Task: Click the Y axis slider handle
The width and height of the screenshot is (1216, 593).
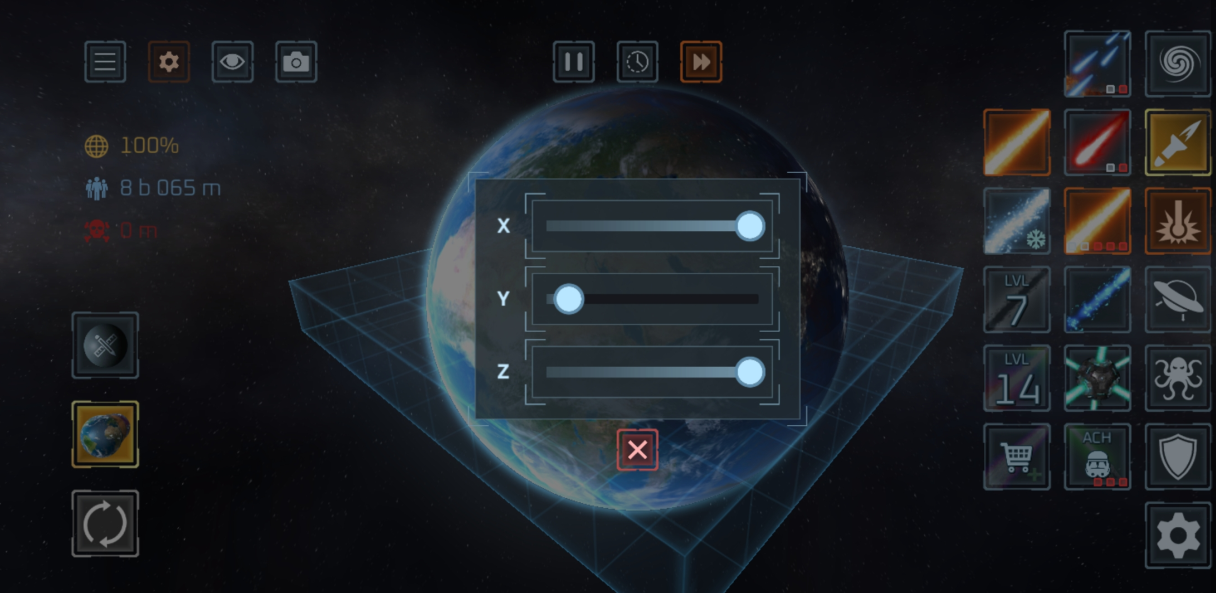Action: [x=568, y=299]
